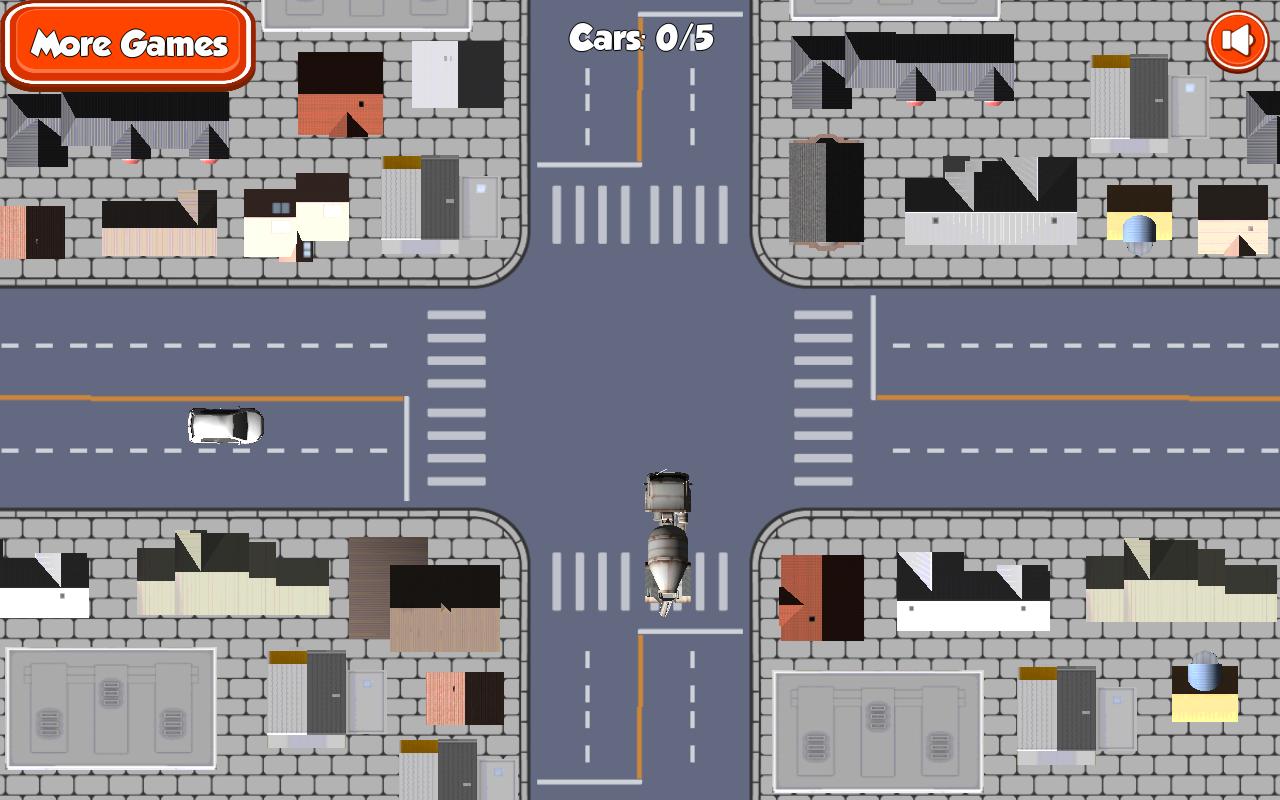Click the More Games orange button
Screen dimensions: 1280x800
128,45
